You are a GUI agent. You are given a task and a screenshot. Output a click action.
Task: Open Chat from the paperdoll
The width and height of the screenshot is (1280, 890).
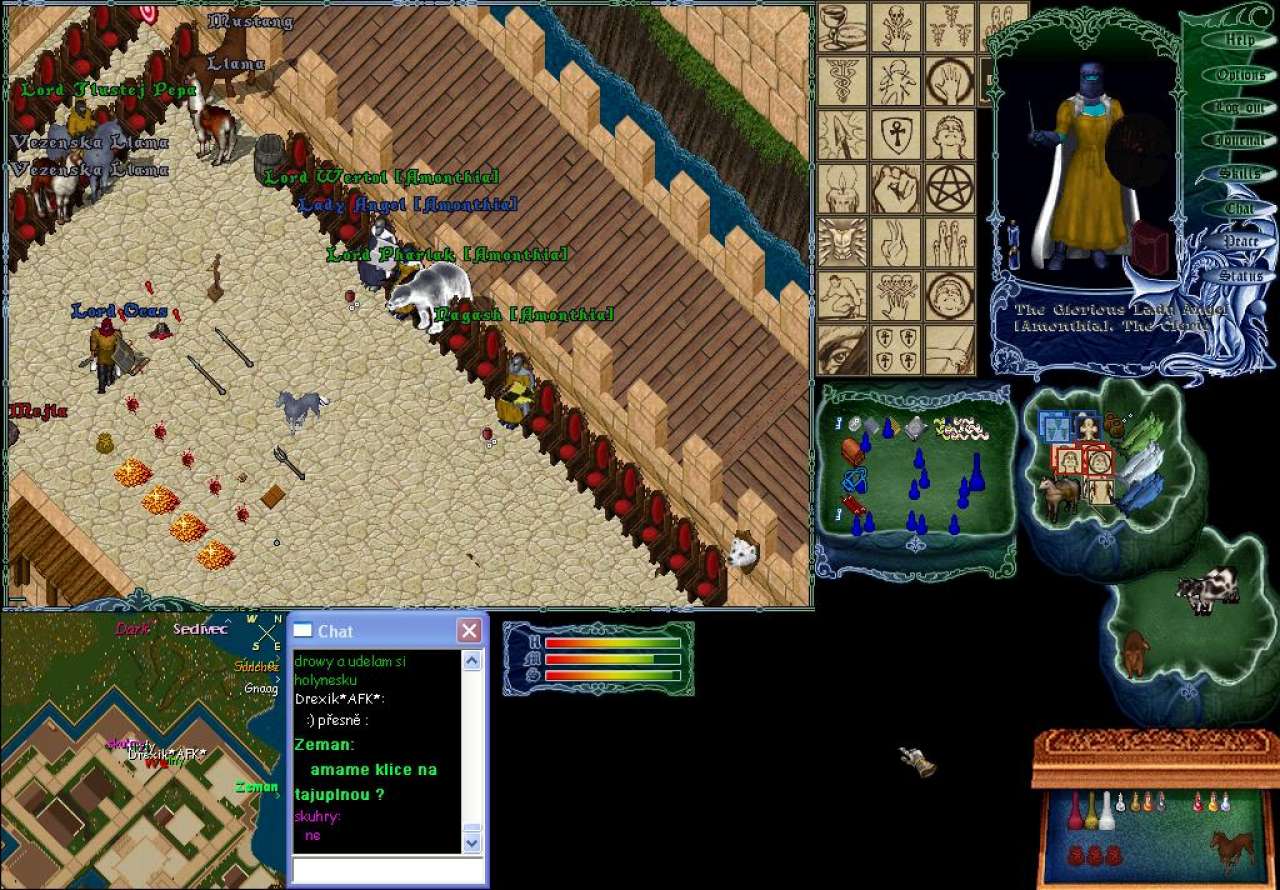(1240, 208)
